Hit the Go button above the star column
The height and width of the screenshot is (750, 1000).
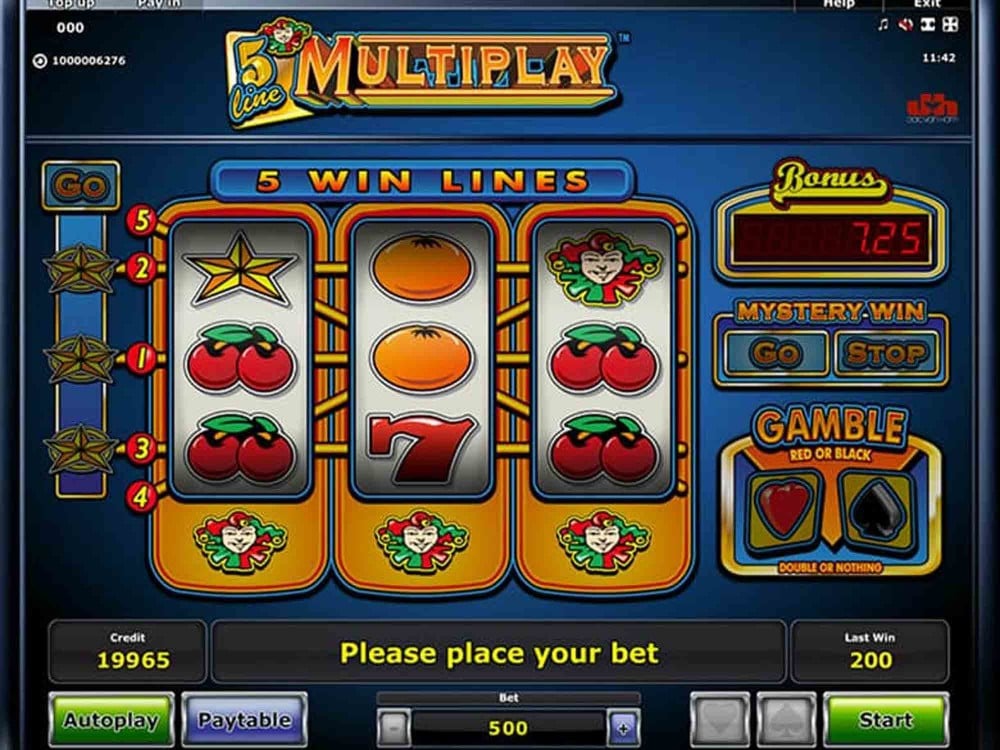pyautogui.click(x=81, y=186)
